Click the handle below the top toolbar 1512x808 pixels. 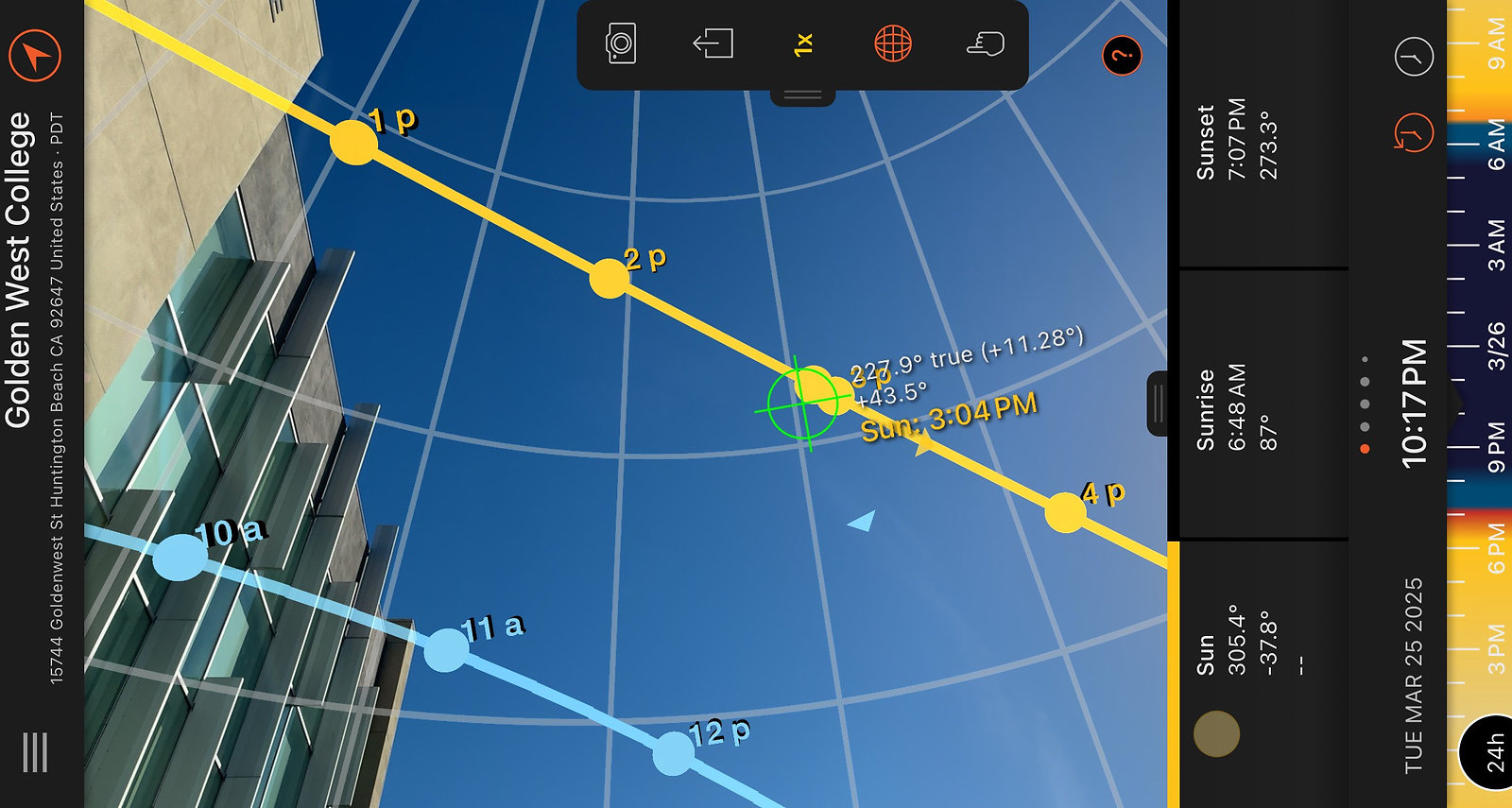802,95
